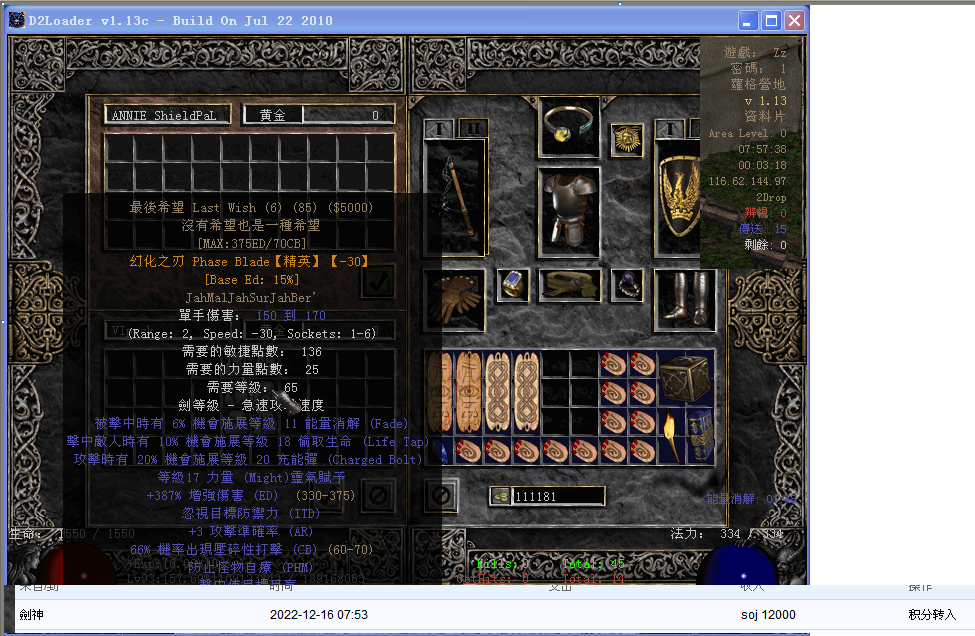
Task: Click the ANNIE ShieldPaL stash name label
Action: point(168,115)
